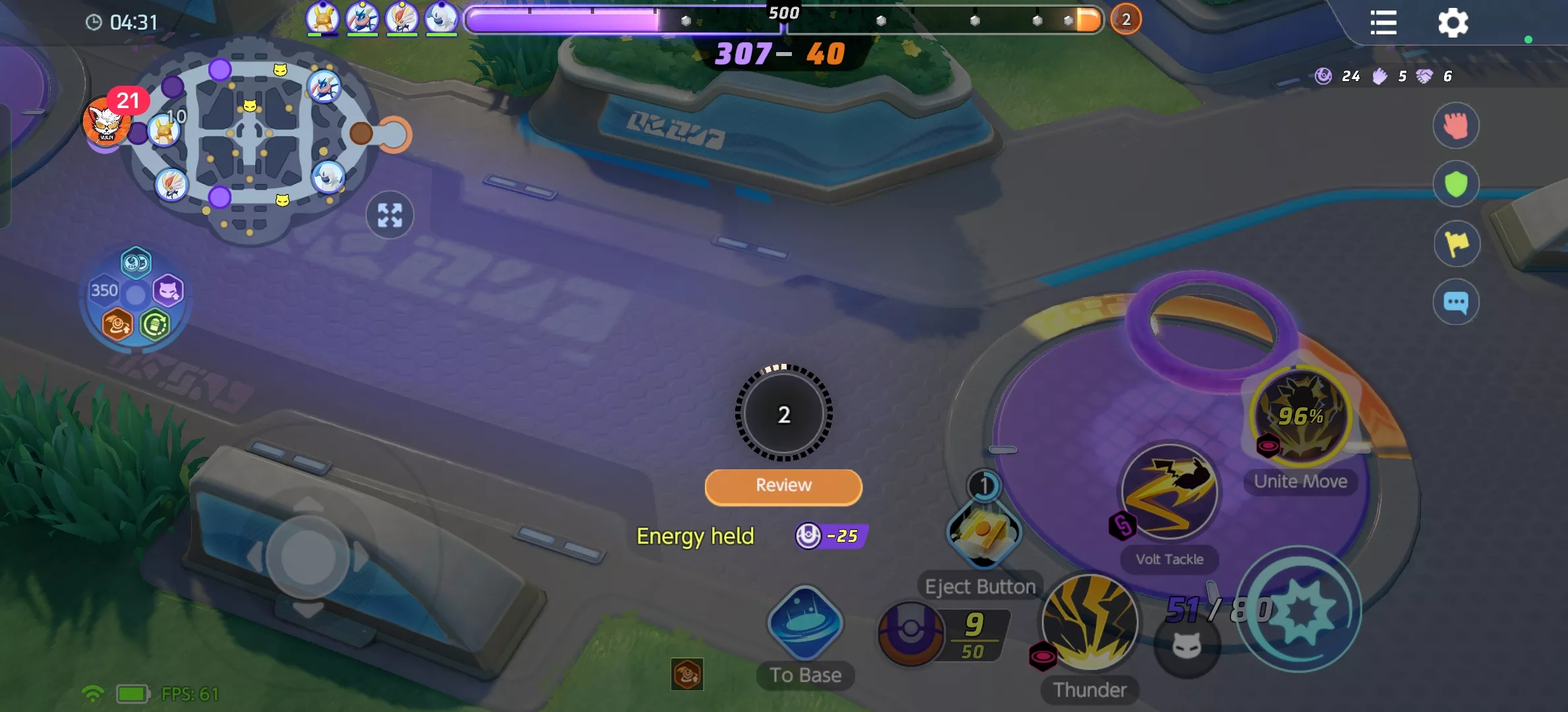Trigger the basic attack button
1568x712 pixels.
[x=1298, y=610]
